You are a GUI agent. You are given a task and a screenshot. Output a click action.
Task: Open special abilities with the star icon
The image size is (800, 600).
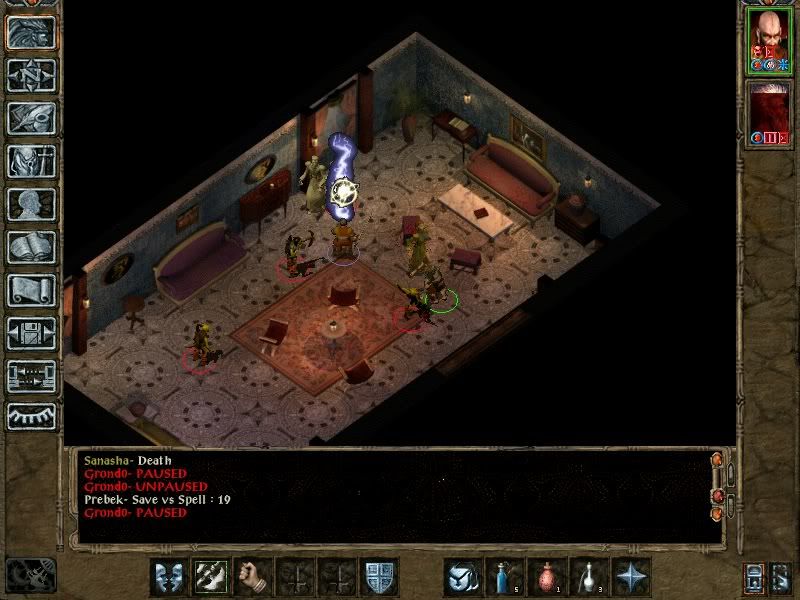tap(631, 577)
